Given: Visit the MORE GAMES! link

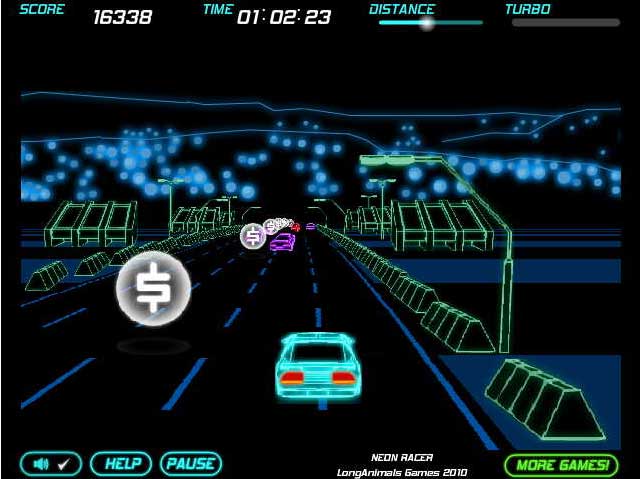Looking at the screenshot, I should tap(561, 465).
